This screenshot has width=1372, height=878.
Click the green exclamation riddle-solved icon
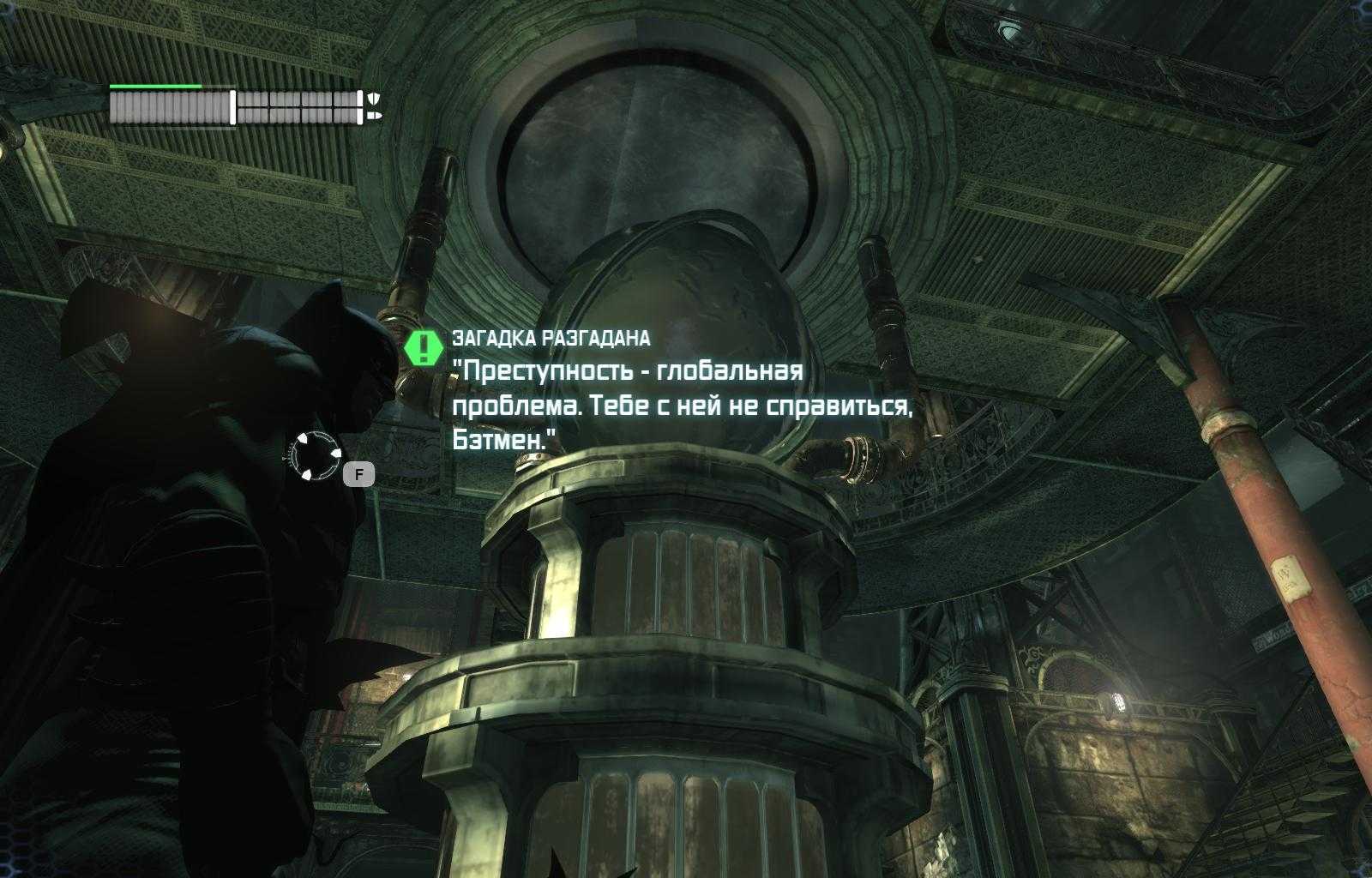423,347
